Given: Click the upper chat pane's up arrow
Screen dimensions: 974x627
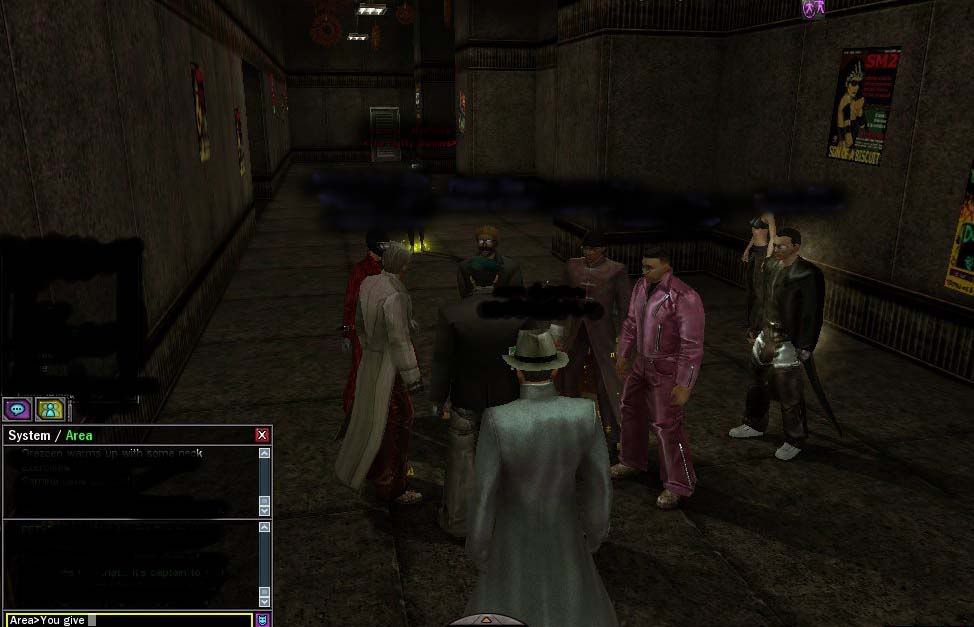Looking at the screenshot, I should [264, 453].
